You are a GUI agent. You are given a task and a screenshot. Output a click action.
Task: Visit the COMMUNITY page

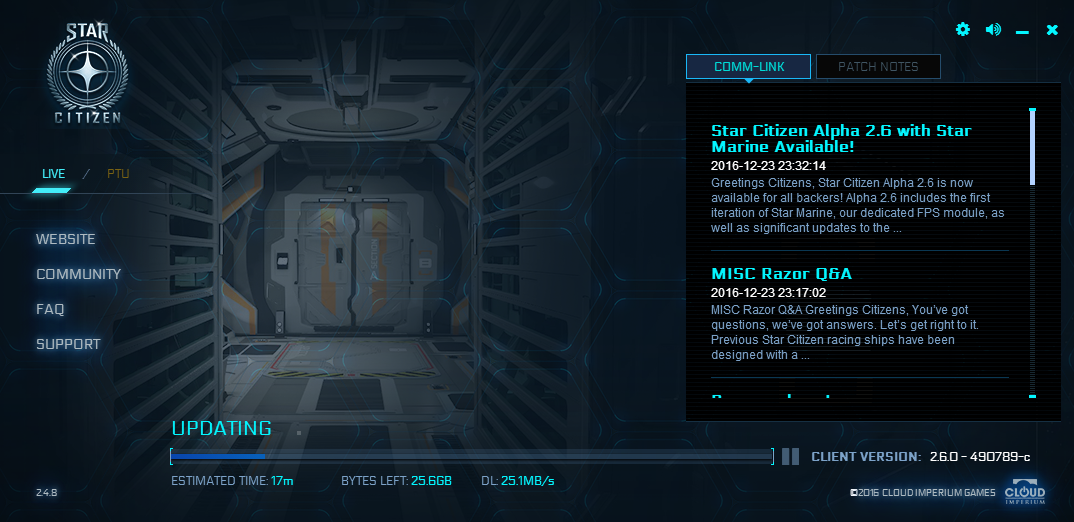pos(78,274)
